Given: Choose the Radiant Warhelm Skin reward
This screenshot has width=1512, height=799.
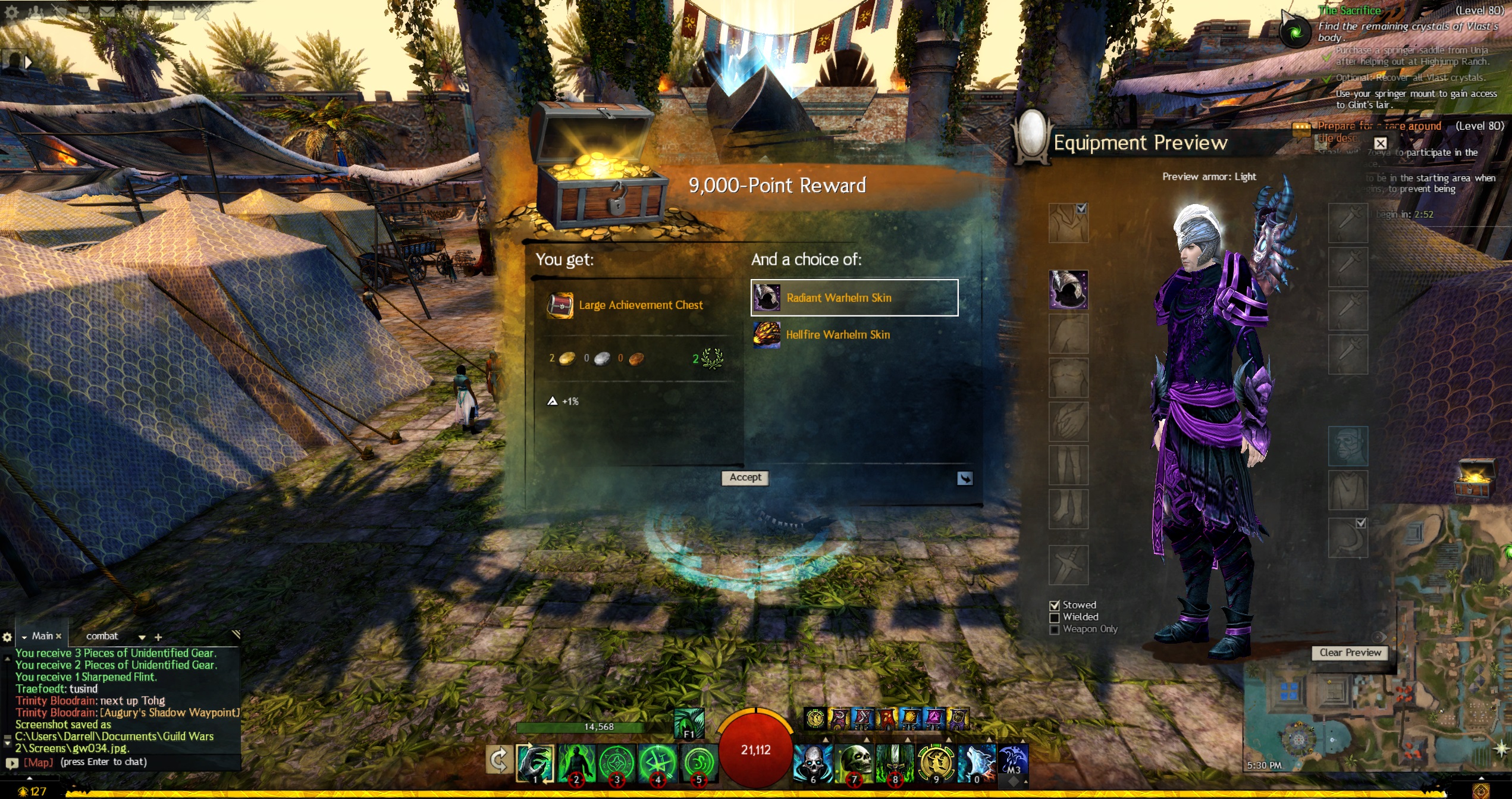Looking at the screenshot, I should pyautogui.click(x=854, y=297).
